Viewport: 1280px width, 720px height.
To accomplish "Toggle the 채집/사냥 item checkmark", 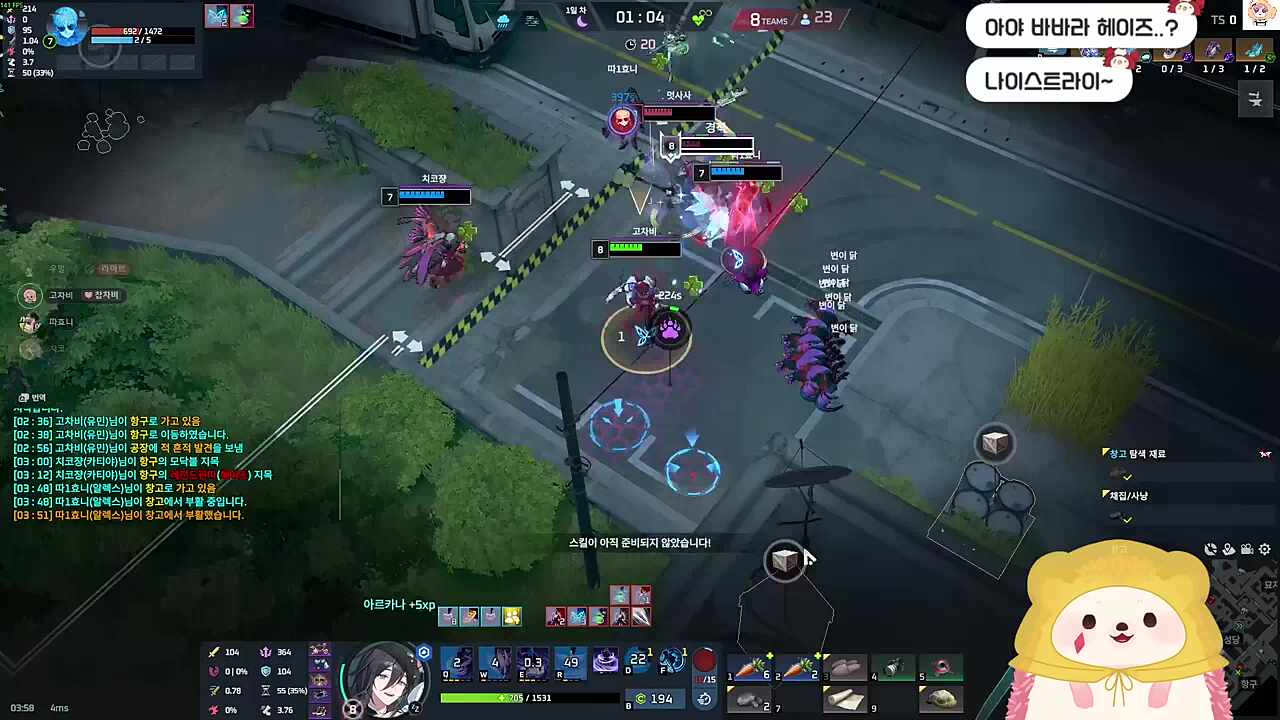I will [1128, 519].
